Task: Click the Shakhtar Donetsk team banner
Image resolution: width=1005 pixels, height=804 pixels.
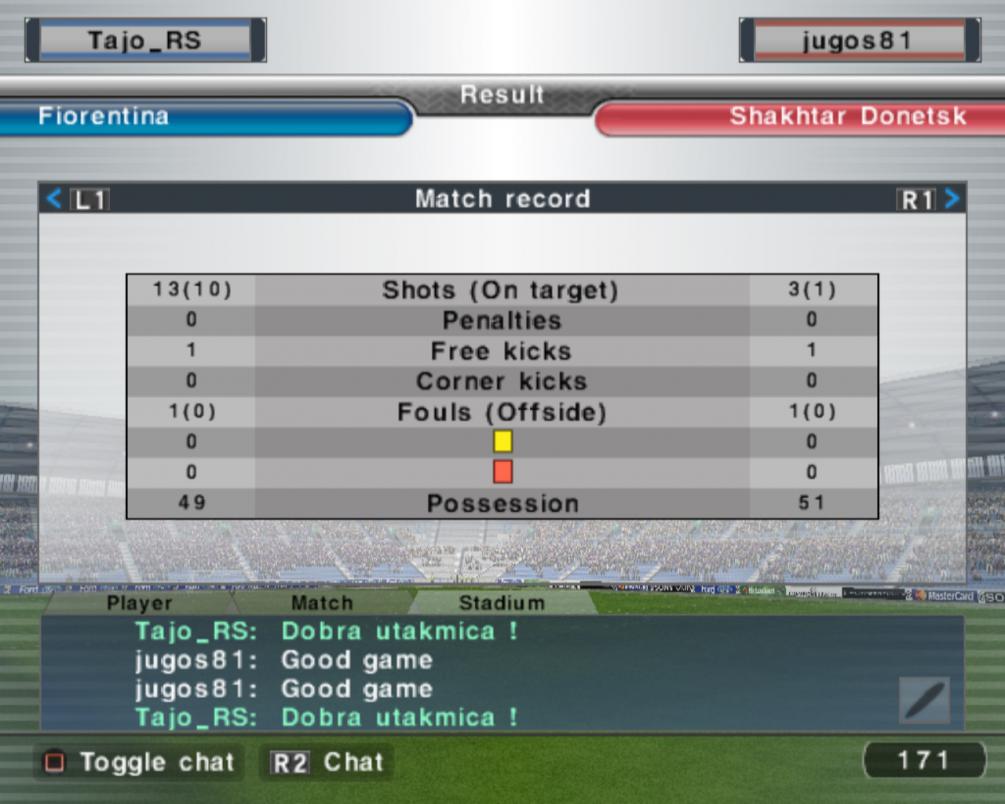Action: [x=800, y=117]
